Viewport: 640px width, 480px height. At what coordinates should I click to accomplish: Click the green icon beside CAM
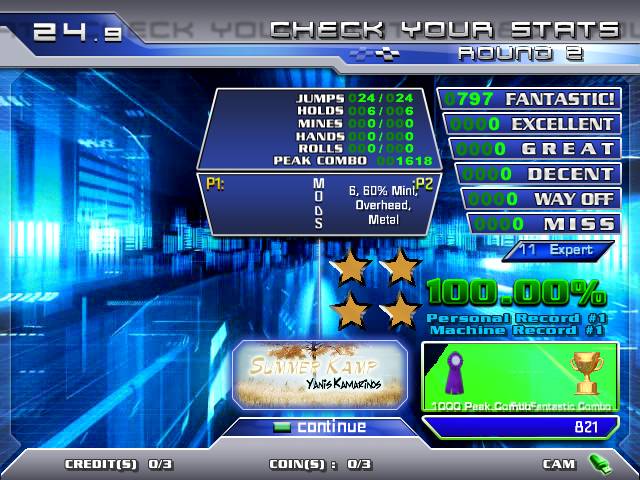coord(598,464)
